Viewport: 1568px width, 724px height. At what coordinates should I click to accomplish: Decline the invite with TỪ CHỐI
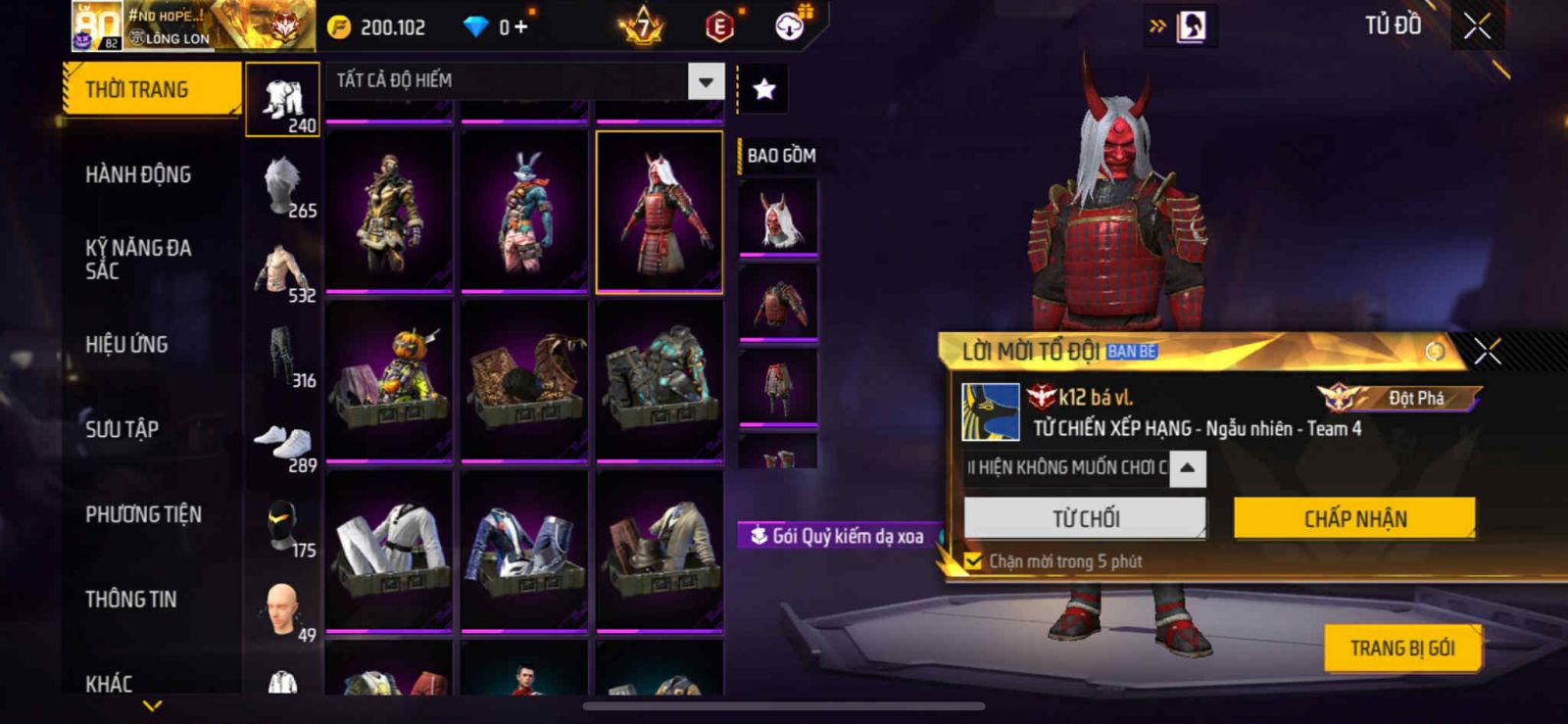coord(1085,518)
